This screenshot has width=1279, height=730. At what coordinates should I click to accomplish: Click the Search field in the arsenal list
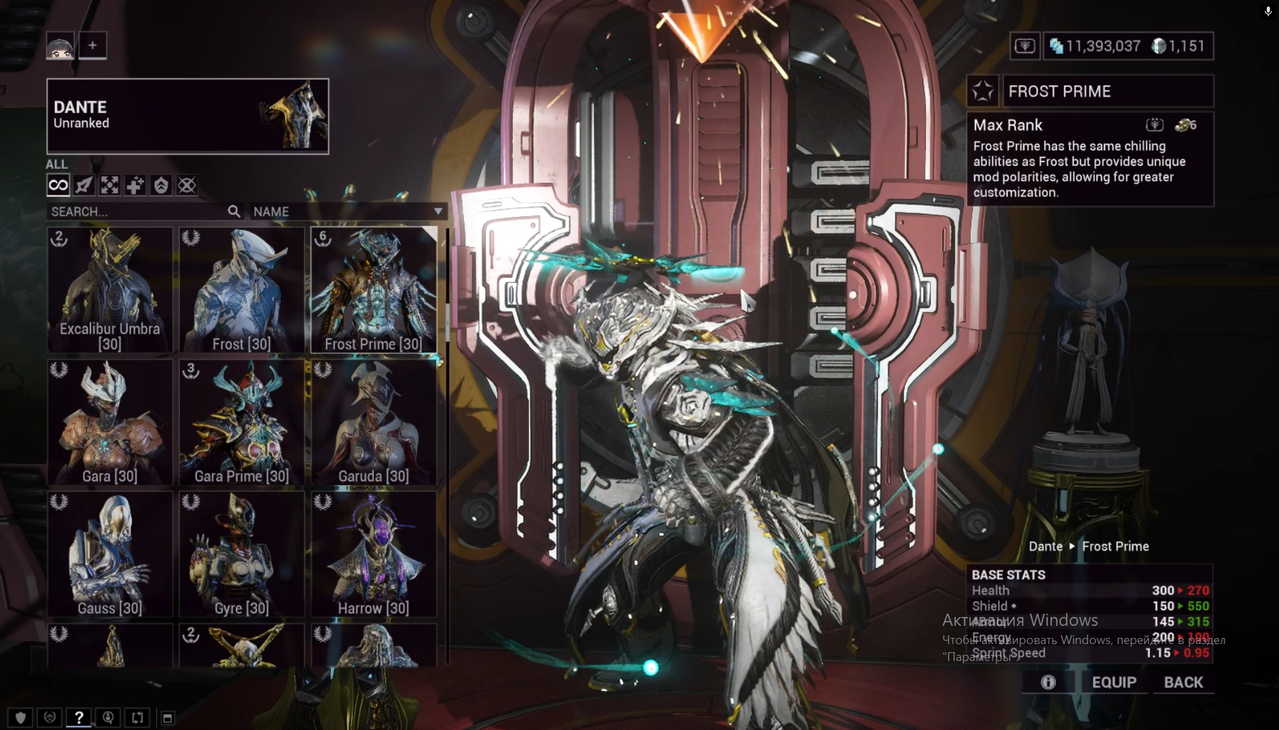pos(137,212)
